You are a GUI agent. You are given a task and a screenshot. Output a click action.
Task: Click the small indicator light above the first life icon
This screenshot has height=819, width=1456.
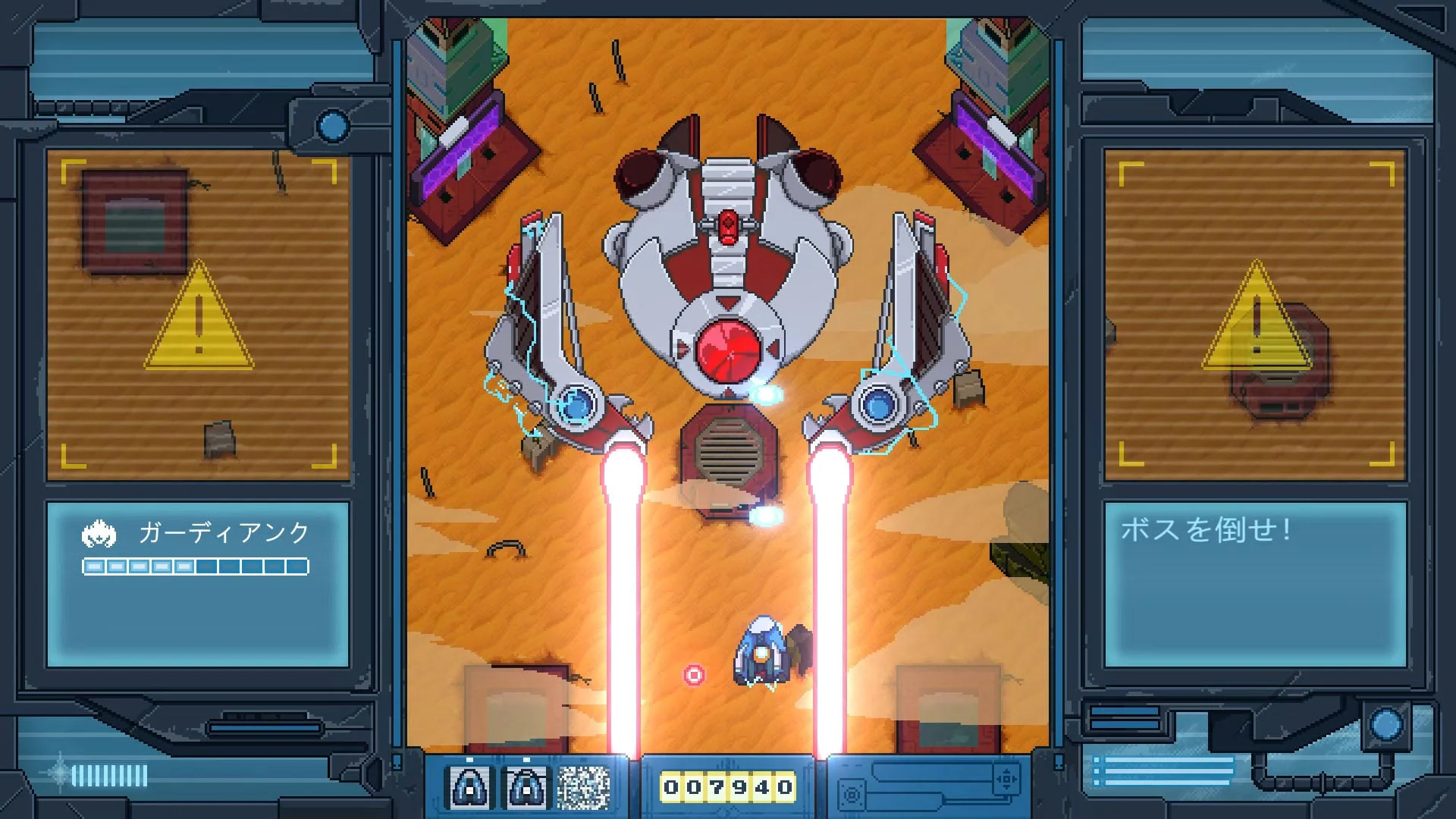tap(470, 759)
